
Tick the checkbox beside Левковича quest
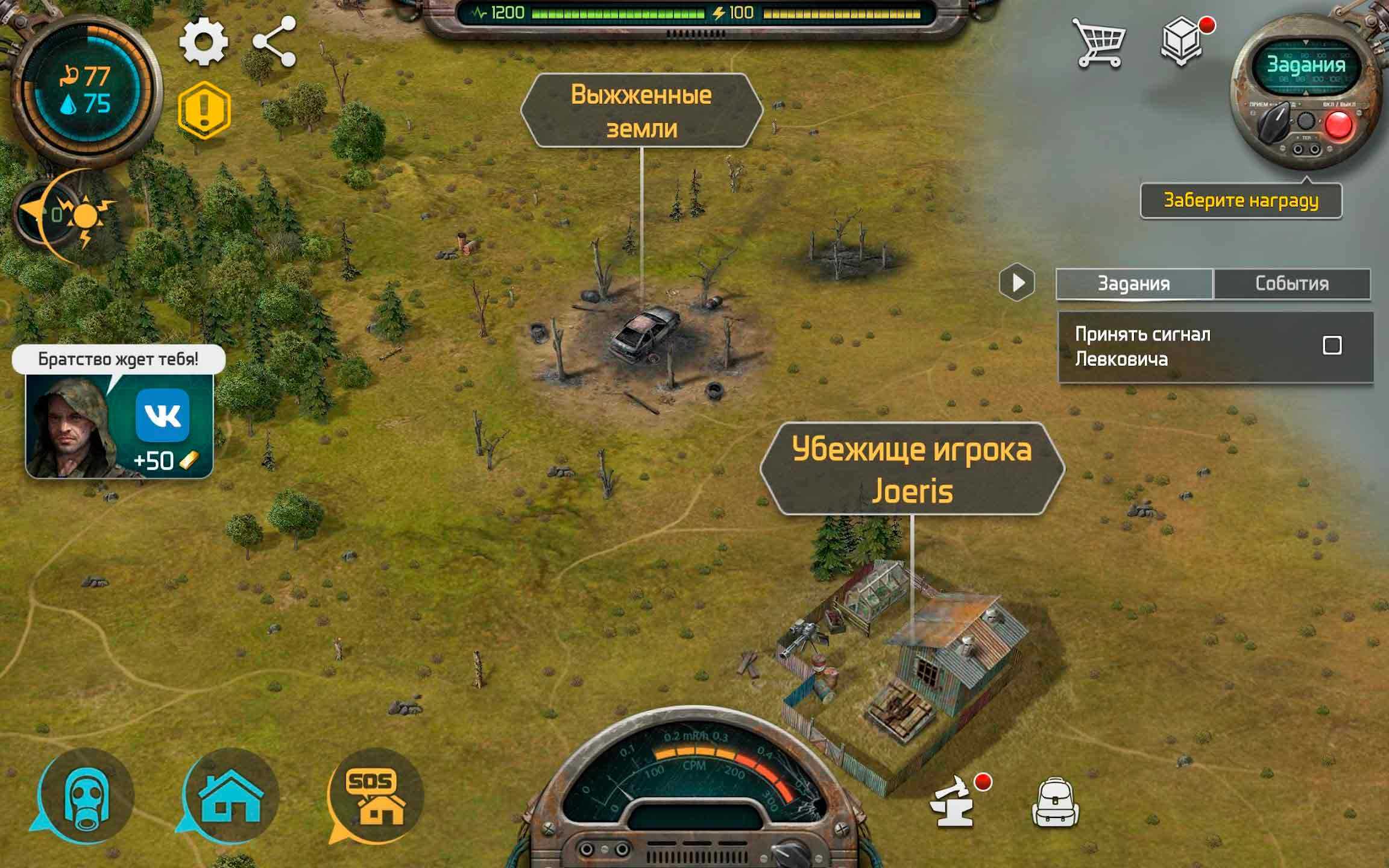pyautogui.click(x=1332, y=345)
